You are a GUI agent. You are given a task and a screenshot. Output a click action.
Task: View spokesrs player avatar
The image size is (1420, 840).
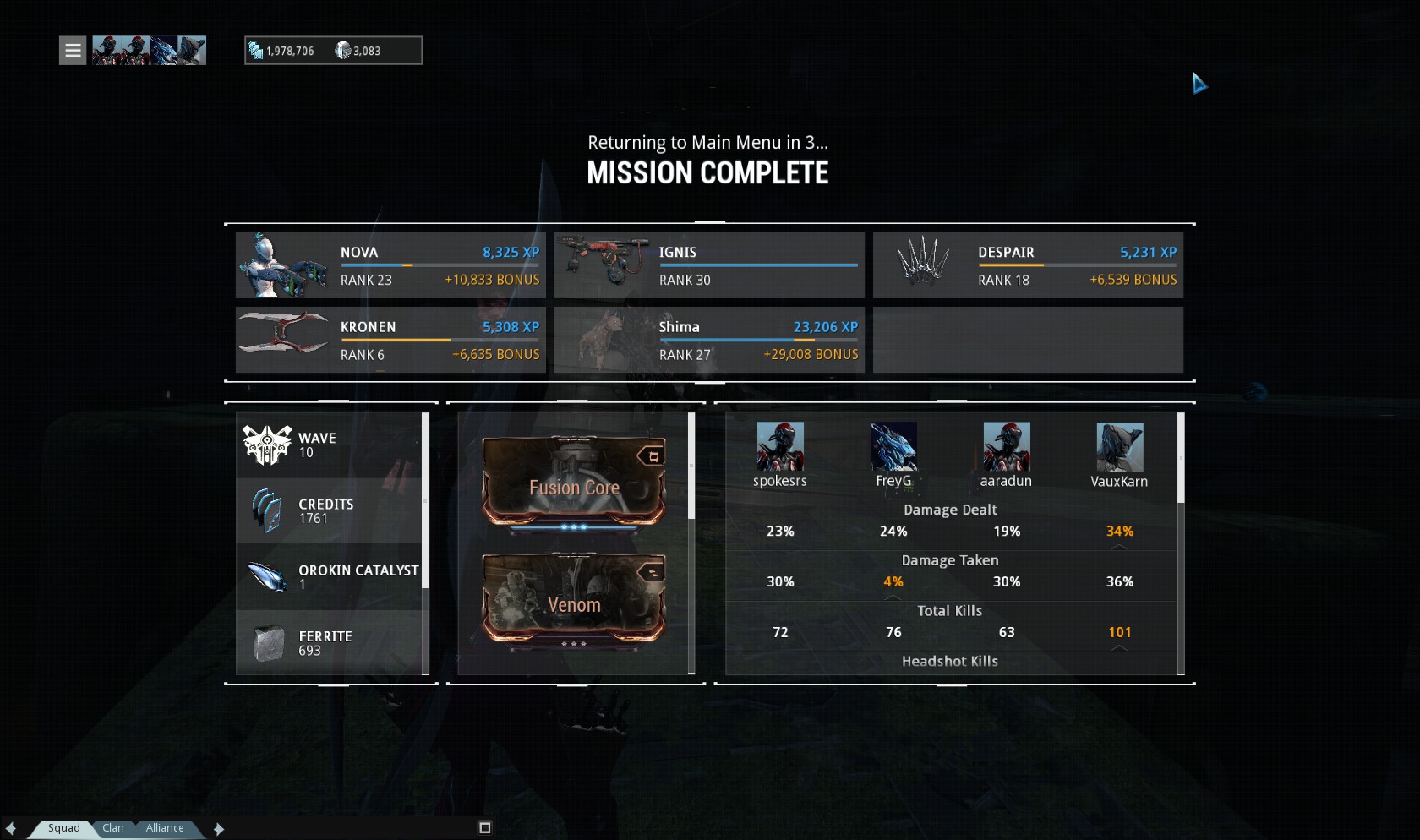point(780,447)
